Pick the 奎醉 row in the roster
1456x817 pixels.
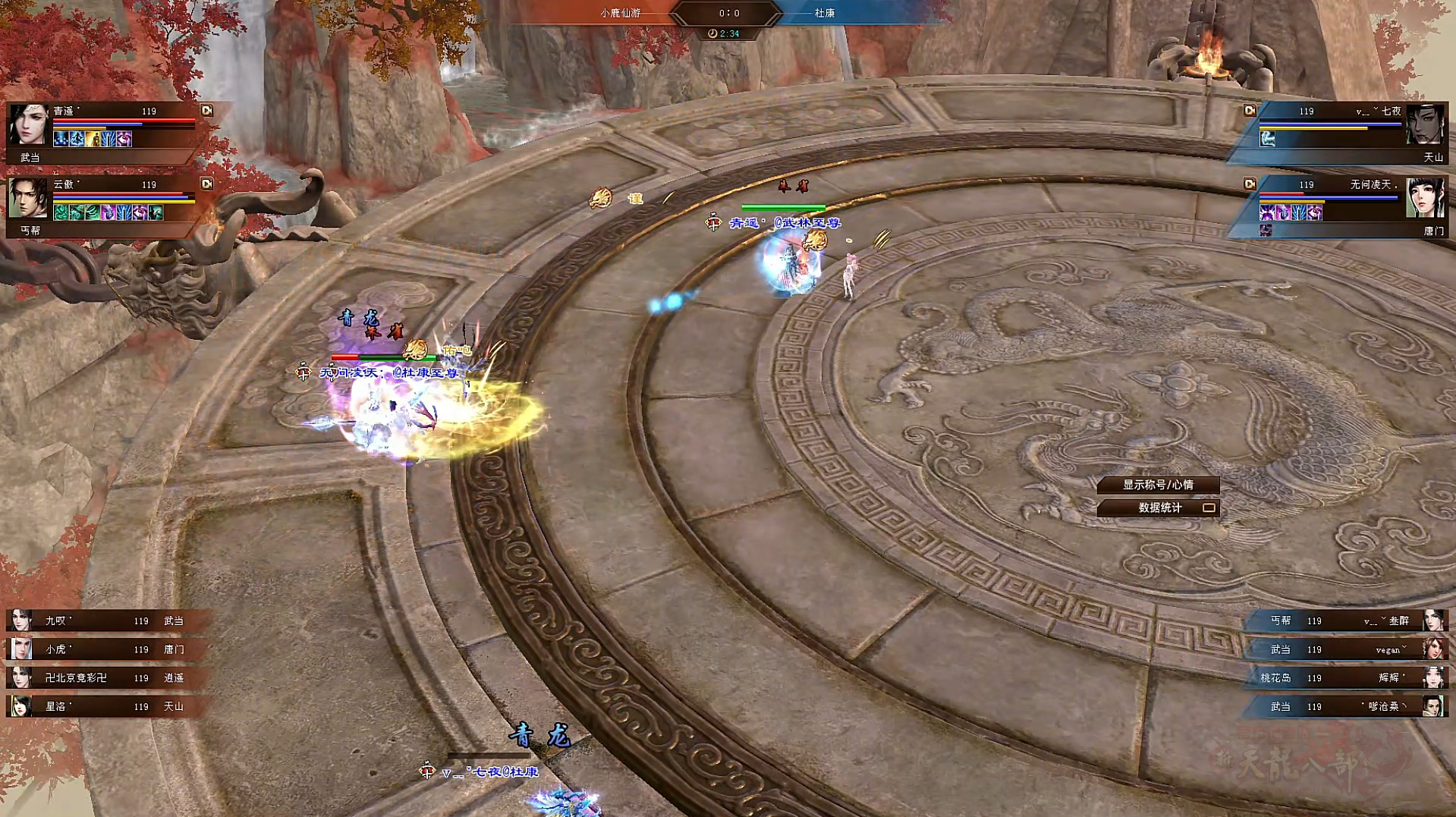(1347, 621)
